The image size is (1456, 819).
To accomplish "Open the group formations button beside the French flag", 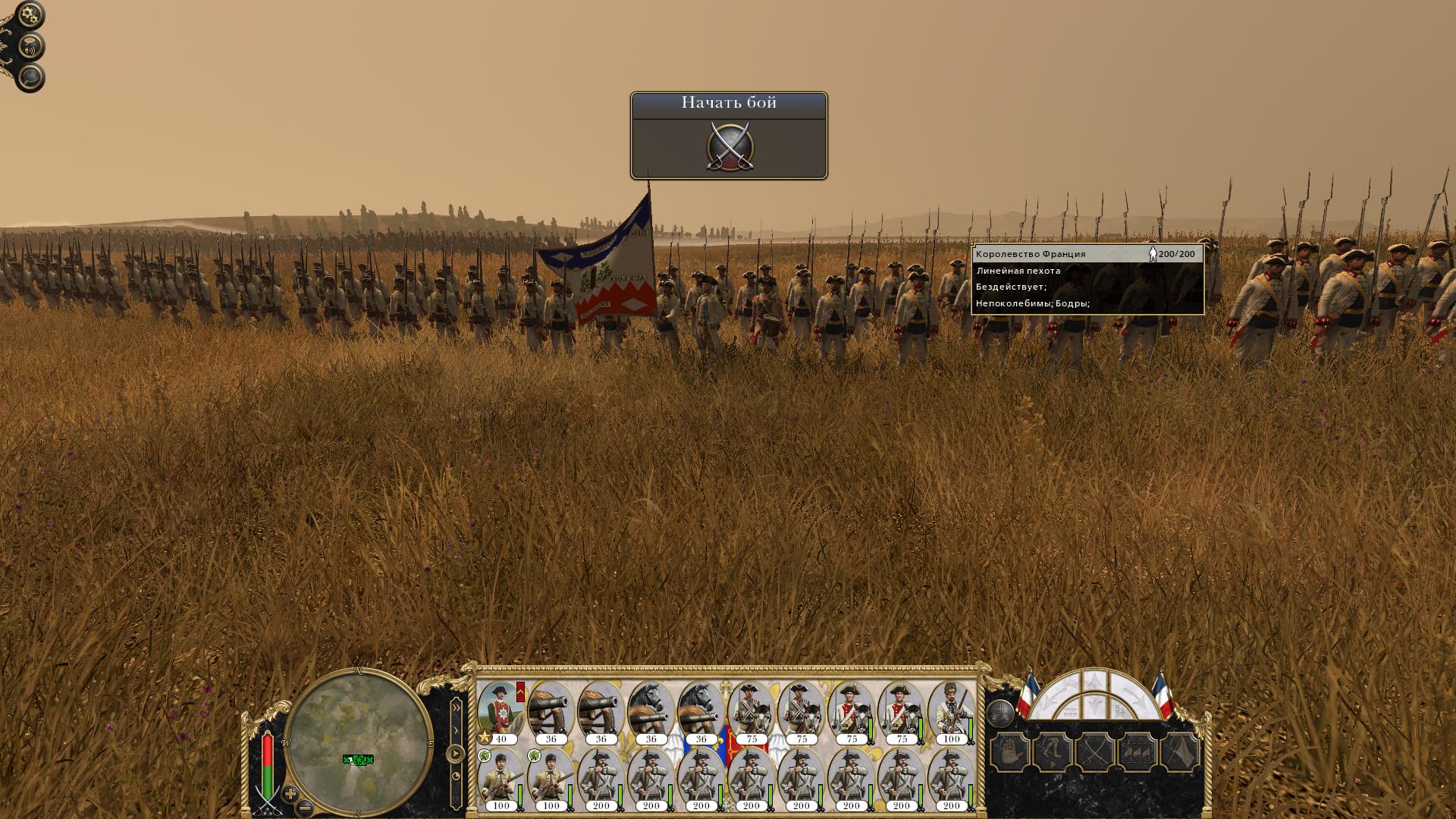I will click(1000, 713).
